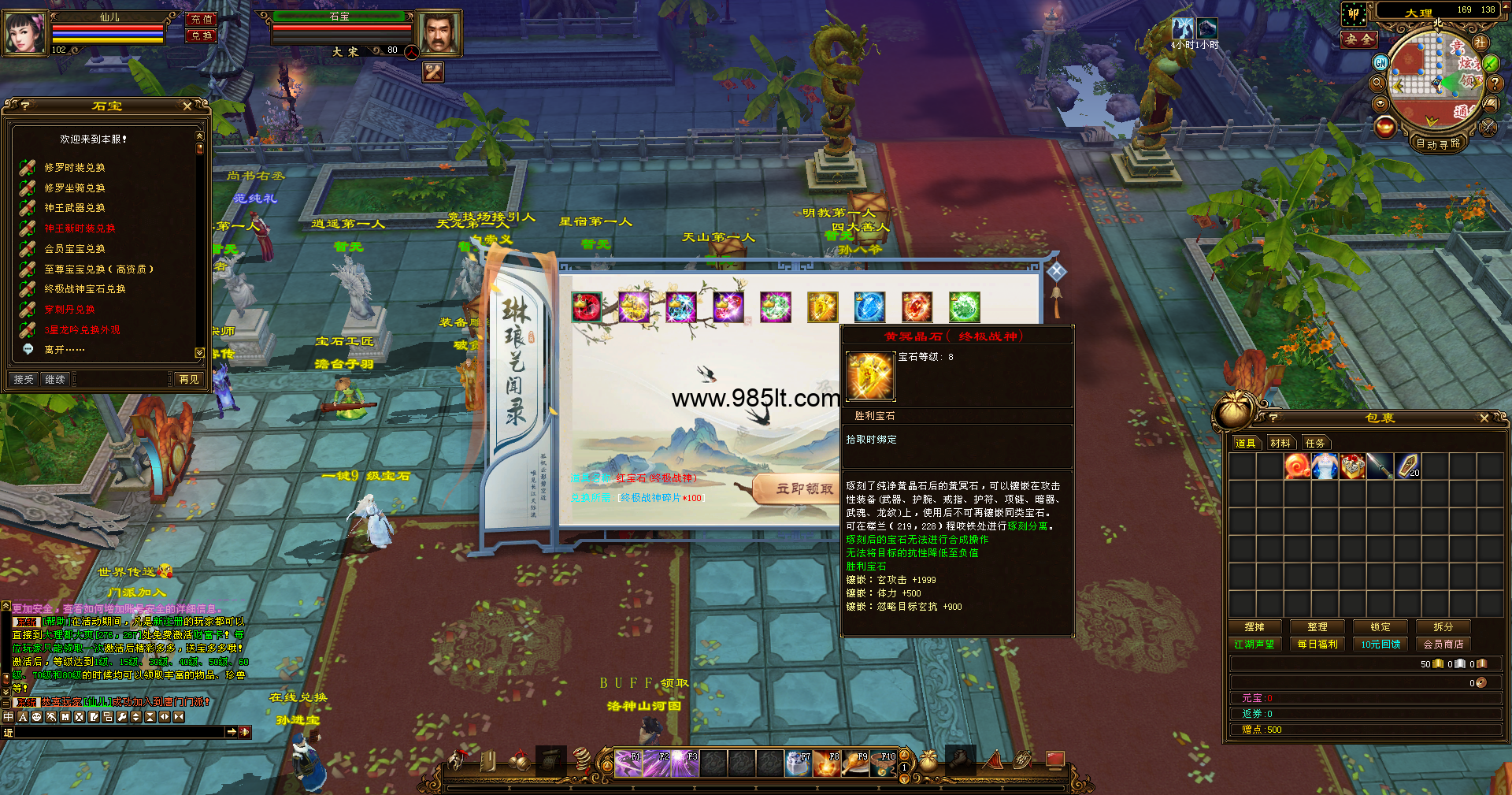
Task: Pick the blue gem icon in the exchange panel
Action: pyautogui.click(x=869, y=307)
